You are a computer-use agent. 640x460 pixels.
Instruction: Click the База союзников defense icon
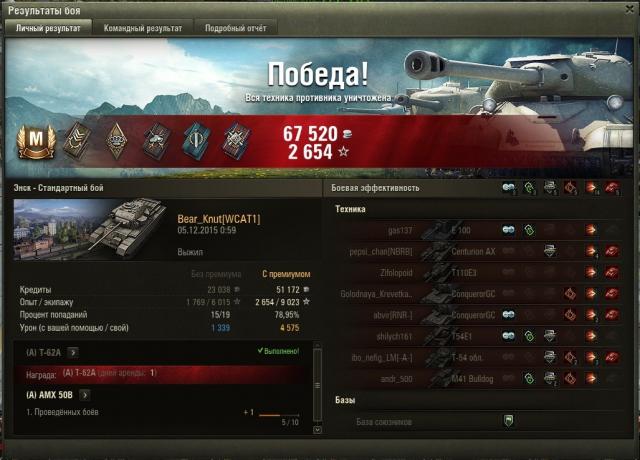tap(507, 420)
